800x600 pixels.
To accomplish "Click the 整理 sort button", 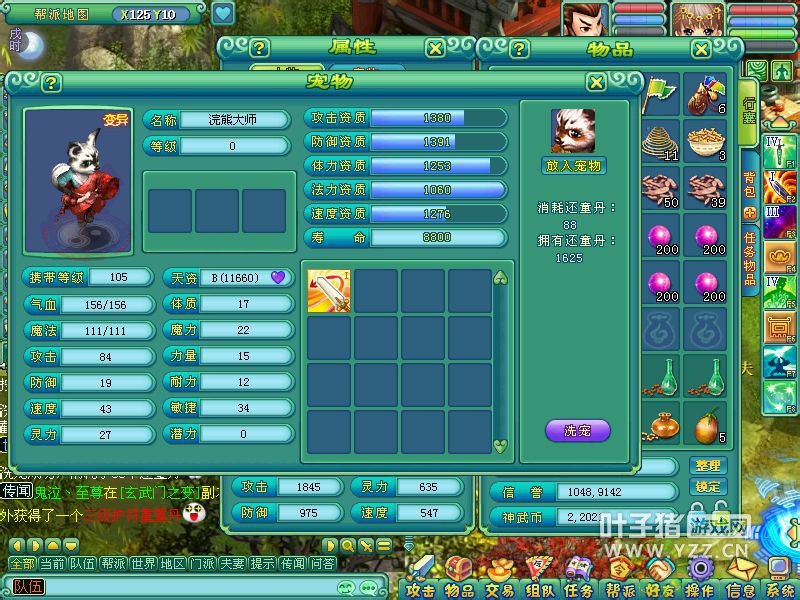I will [x=707, y=466].
